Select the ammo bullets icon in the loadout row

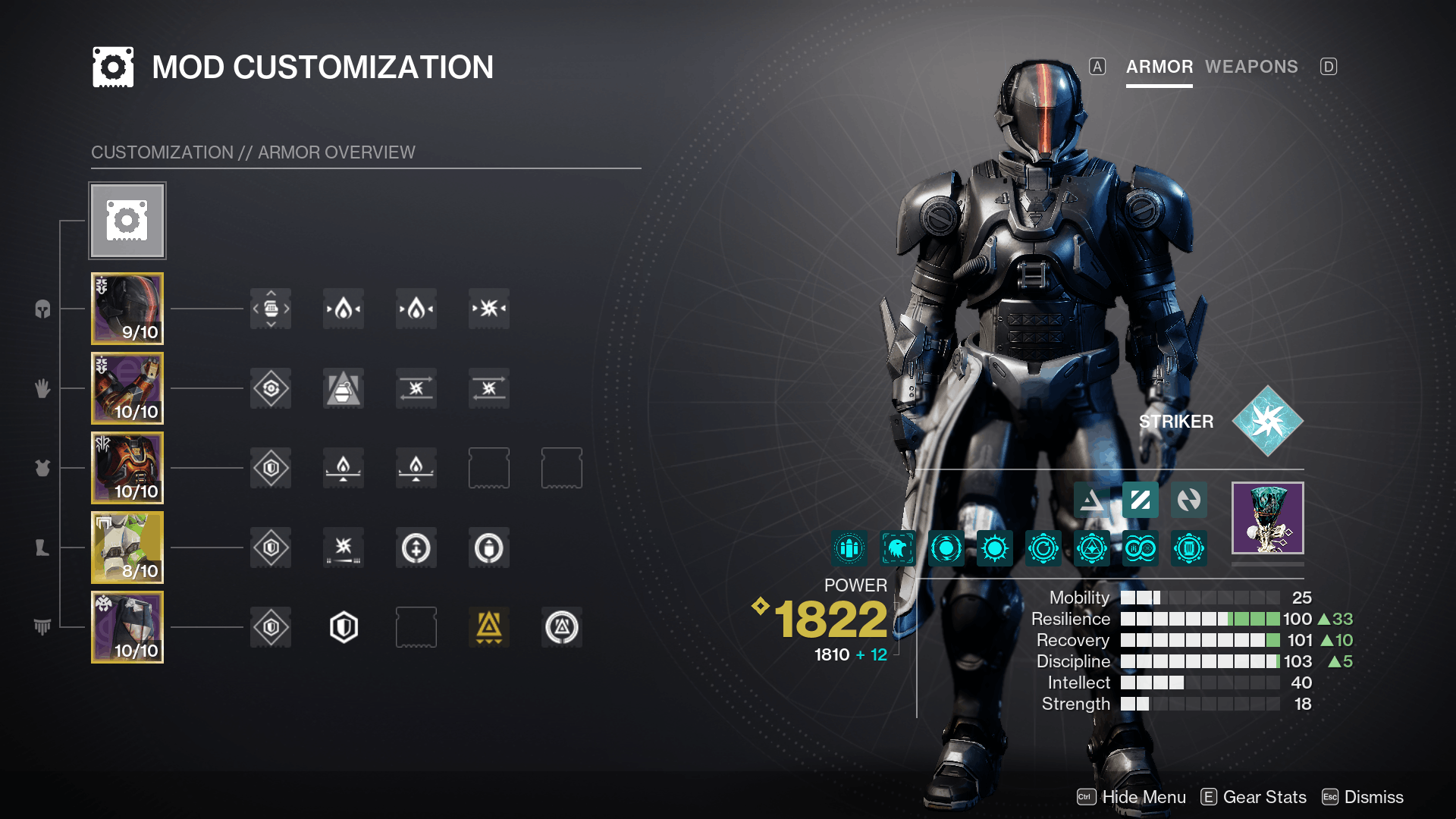[x=849, y=549]
